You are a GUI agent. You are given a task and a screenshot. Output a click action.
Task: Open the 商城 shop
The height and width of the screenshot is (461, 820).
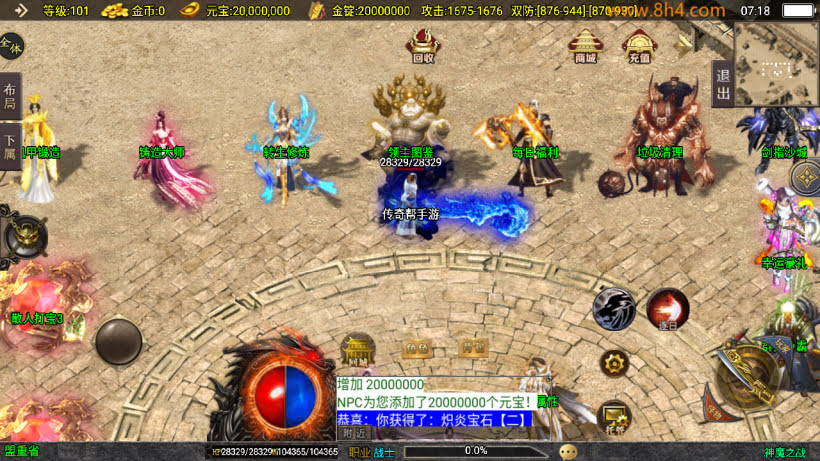pos(585,45)
